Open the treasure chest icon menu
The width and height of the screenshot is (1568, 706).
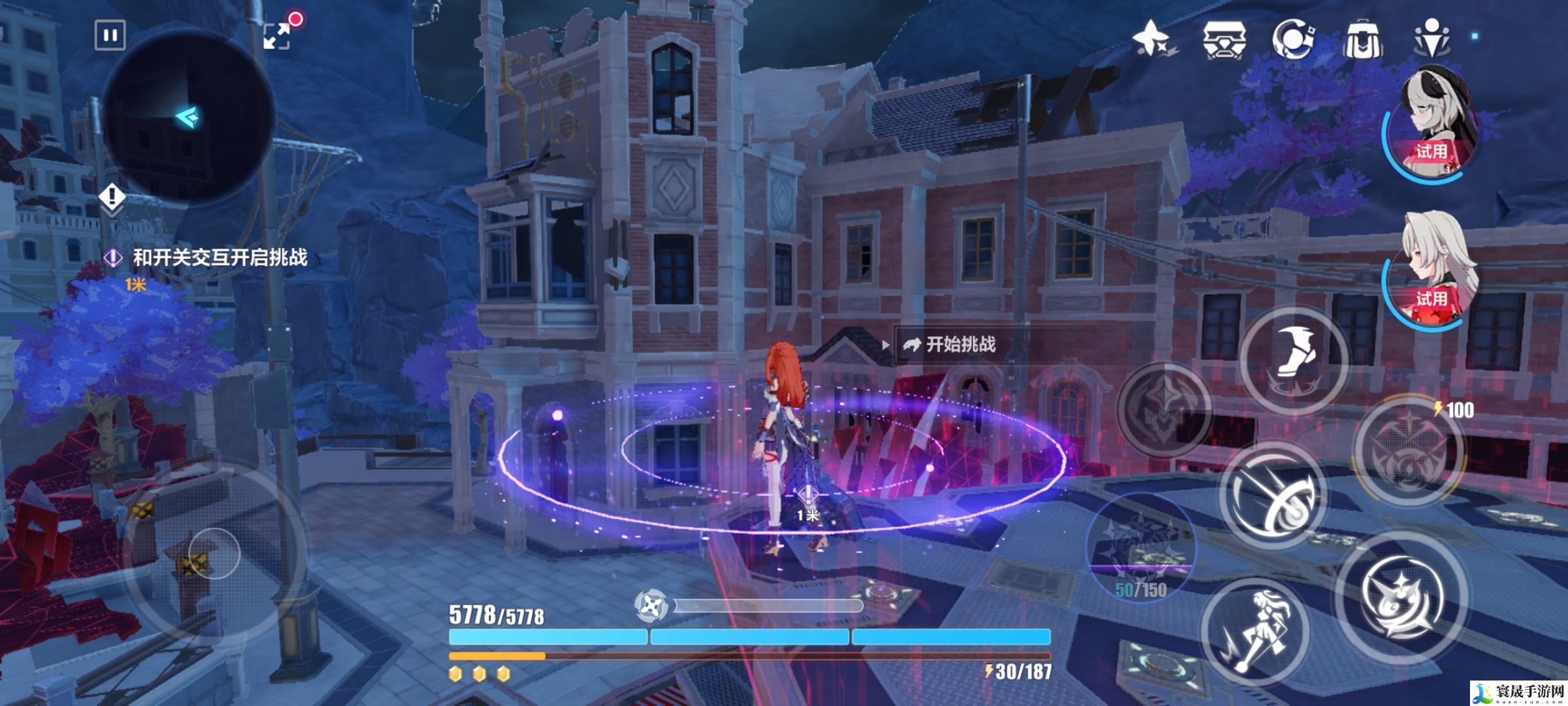(1224, 39)
